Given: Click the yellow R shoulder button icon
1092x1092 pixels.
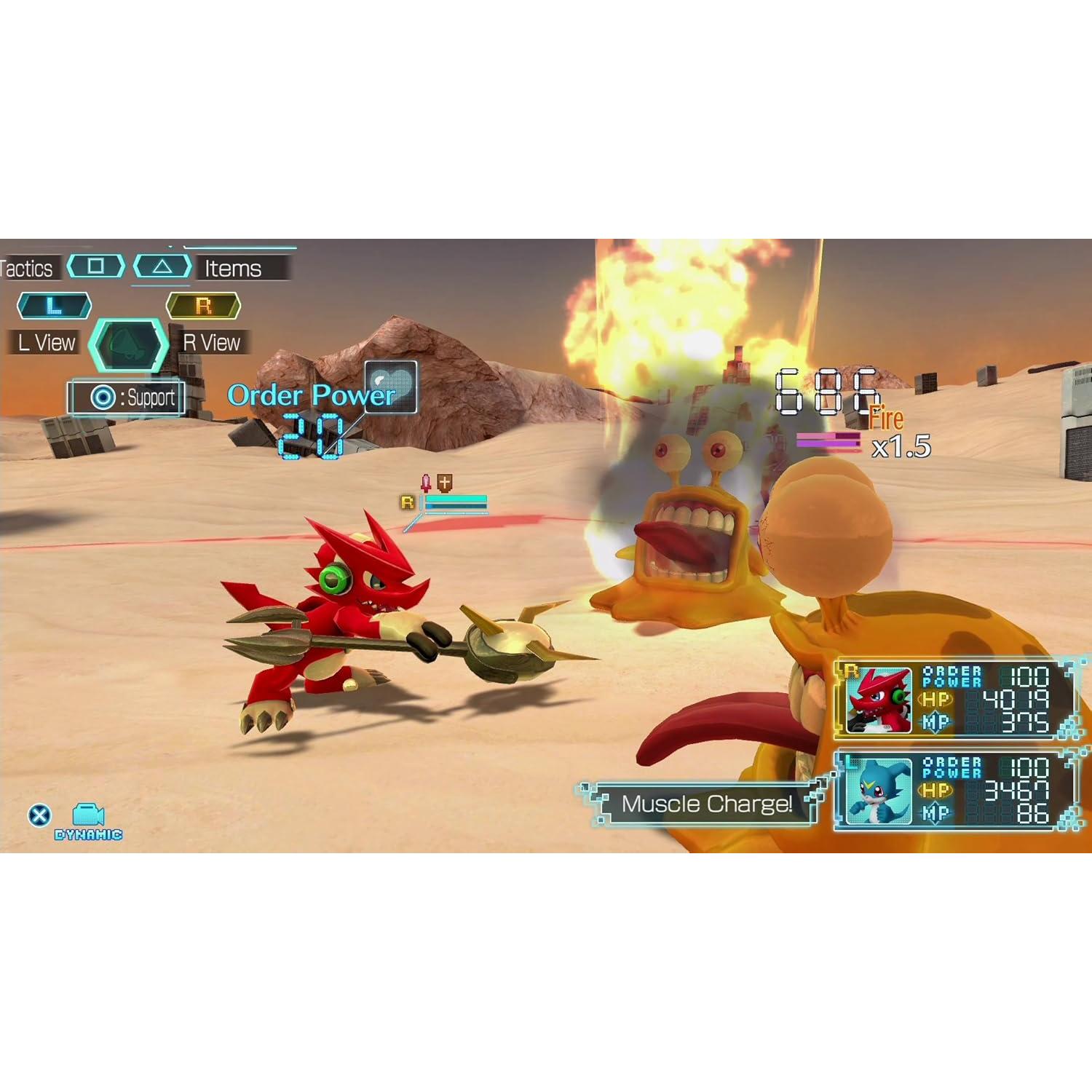Looking at the screenshot, I should [204, 305].
